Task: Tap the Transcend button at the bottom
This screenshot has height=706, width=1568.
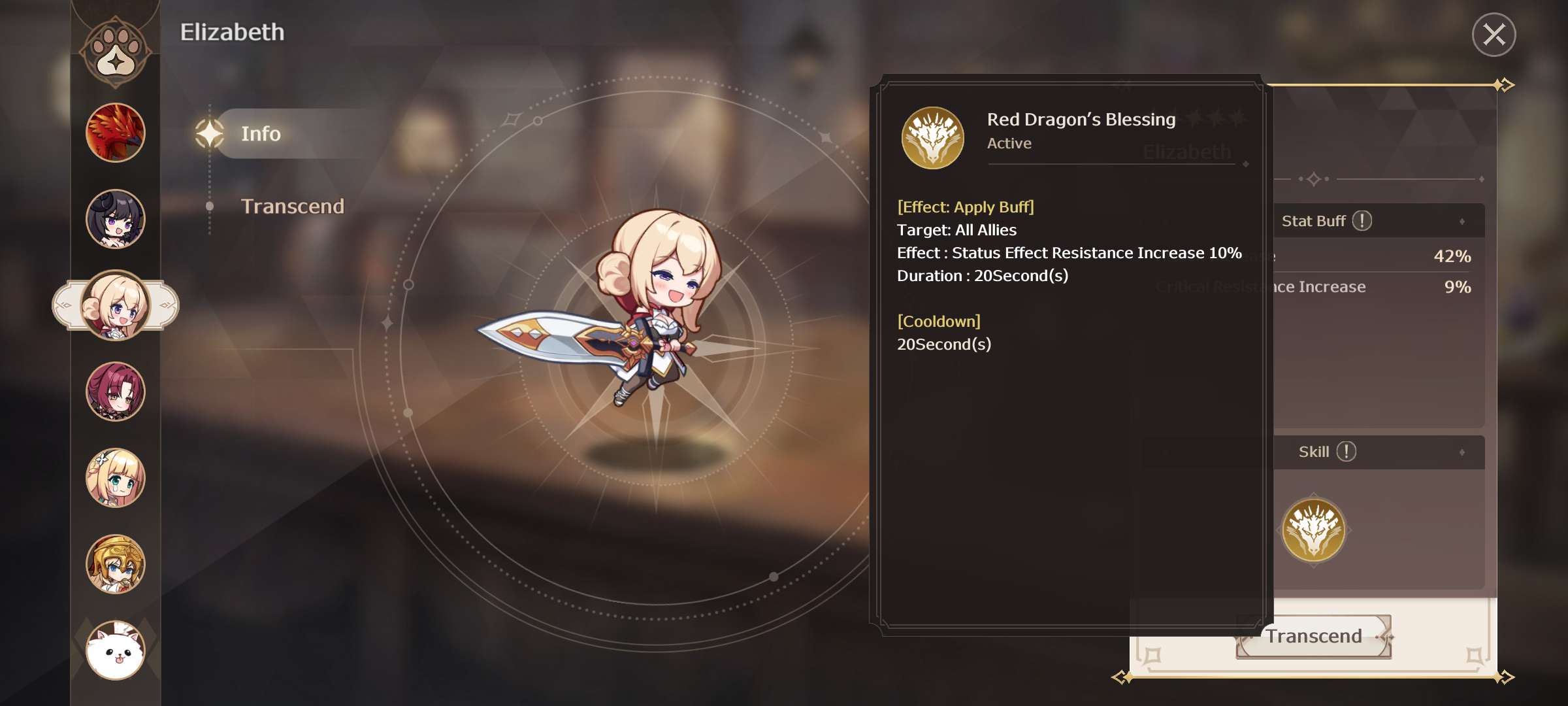Action: [x=1314, y=636]
